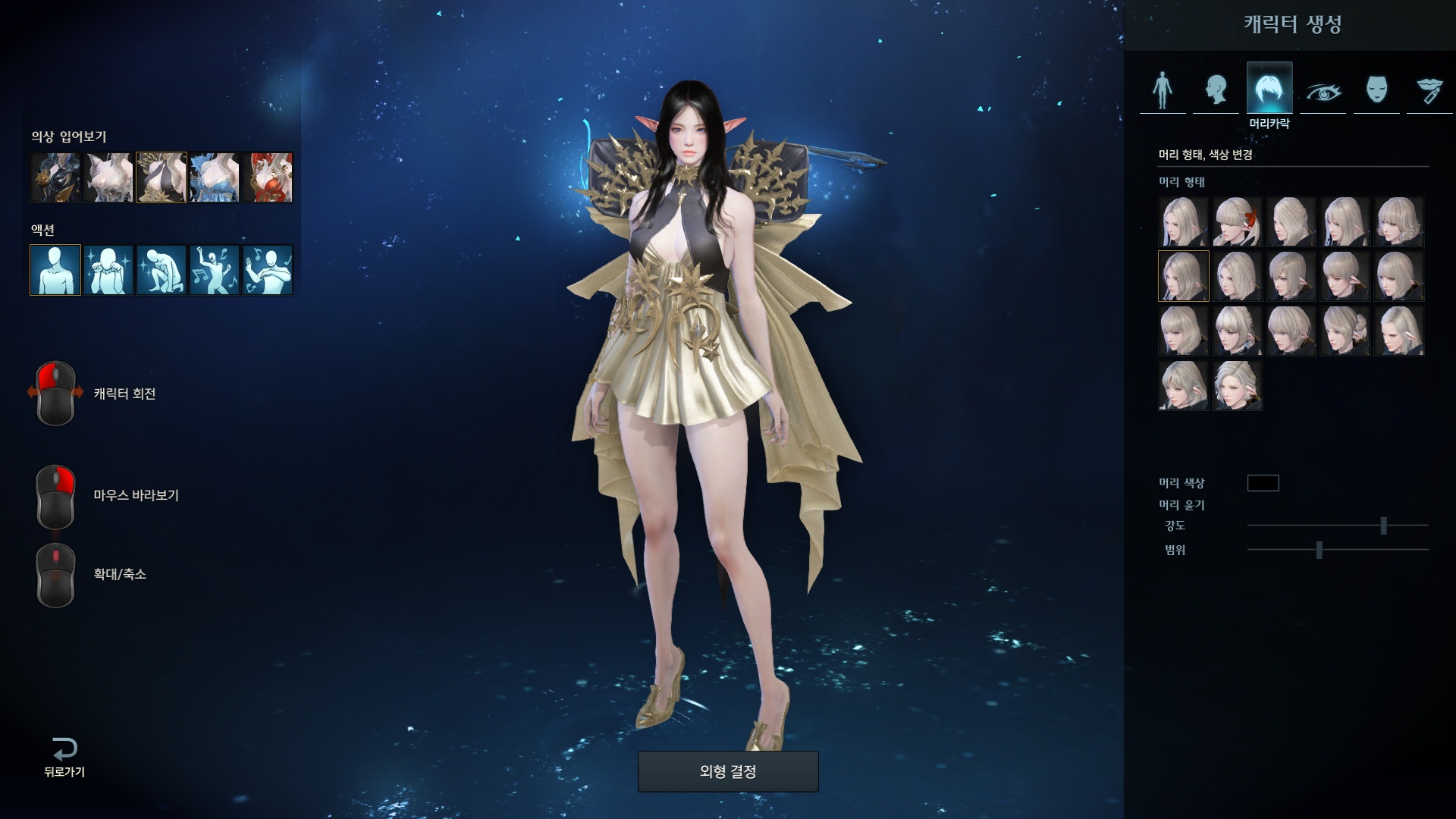Try on the red outfit preview
The height and width of the screenshot is (819, 1456).
coord(268,177)
